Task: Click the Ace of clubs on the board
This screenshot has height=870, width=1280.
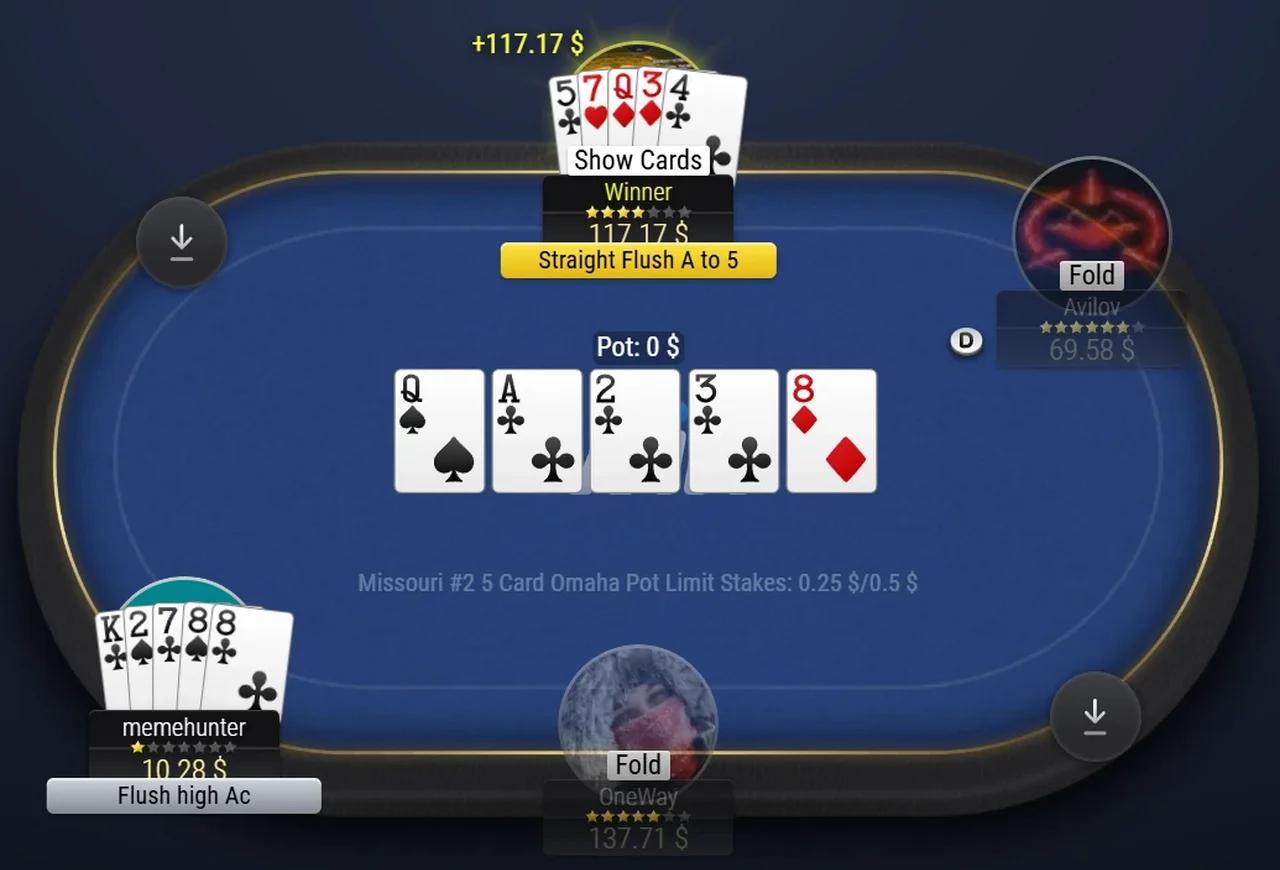Action: pos(537,430)
